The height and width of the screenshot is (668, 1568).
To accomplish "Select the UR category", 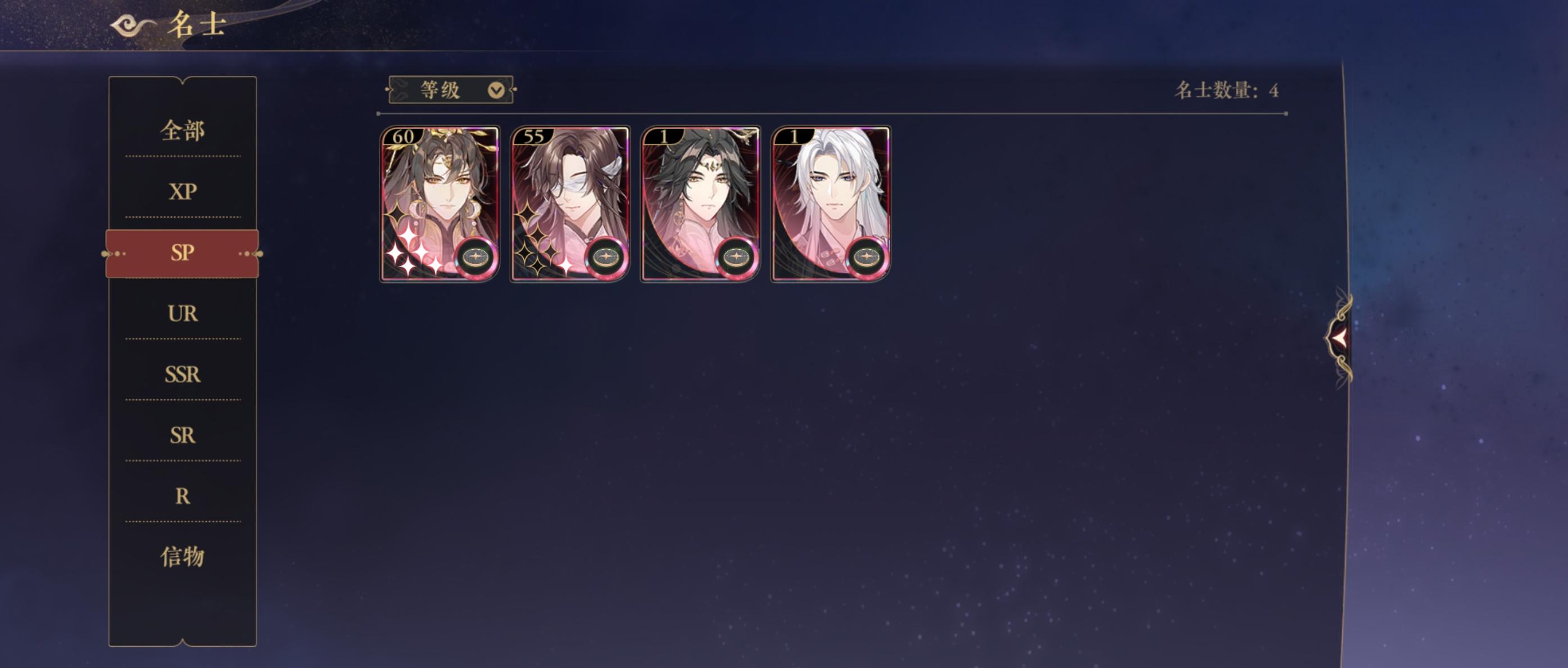I will tap(183, 314).
